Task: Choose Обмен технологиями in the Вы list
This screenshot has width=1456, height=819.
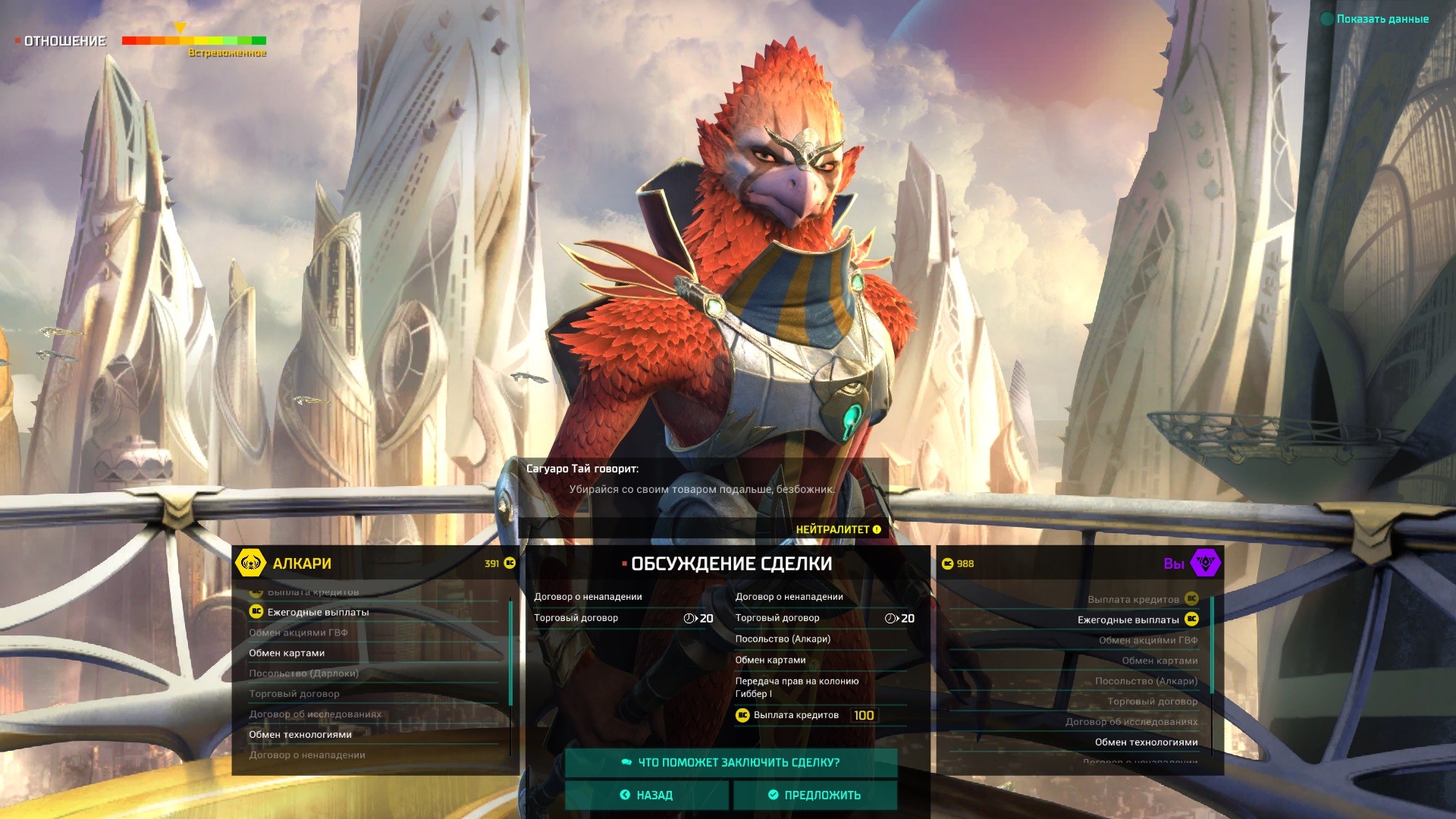Action: coord(1146,742)
